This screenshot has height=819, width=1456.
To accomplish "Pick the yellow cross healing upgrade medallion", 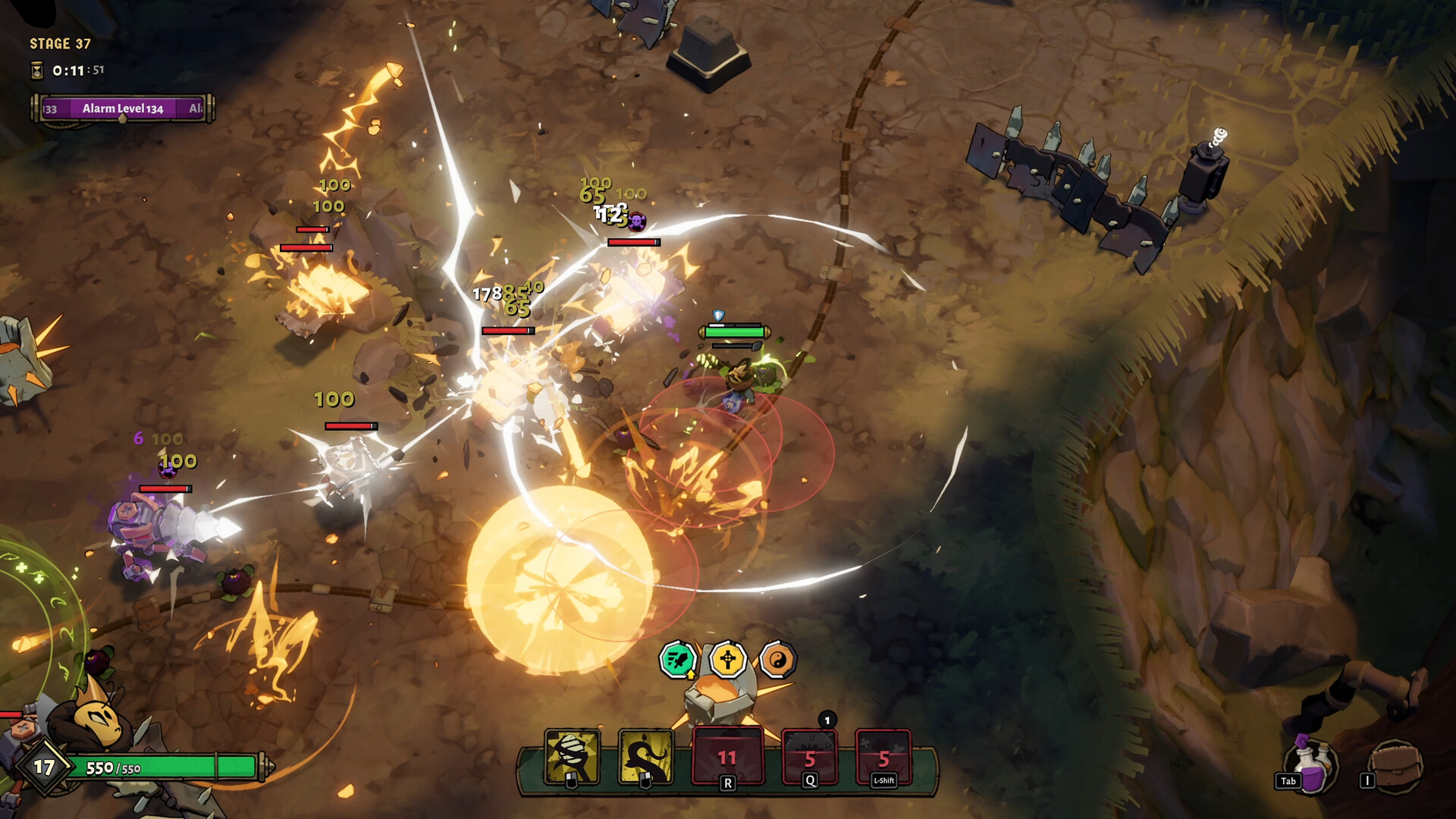I will point(730,659).
